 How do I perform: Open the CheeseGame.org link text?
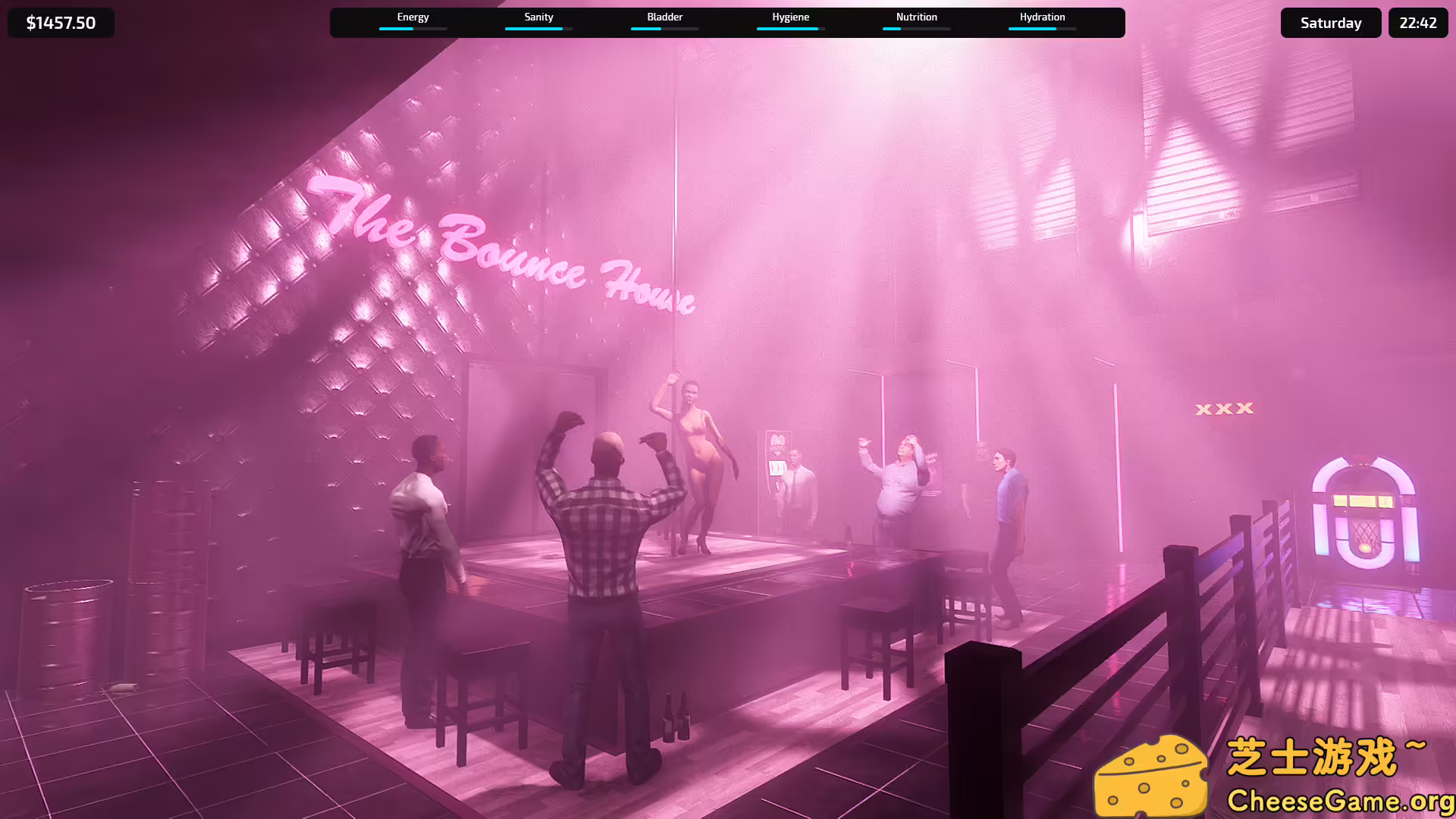[x=1332, y=799]
